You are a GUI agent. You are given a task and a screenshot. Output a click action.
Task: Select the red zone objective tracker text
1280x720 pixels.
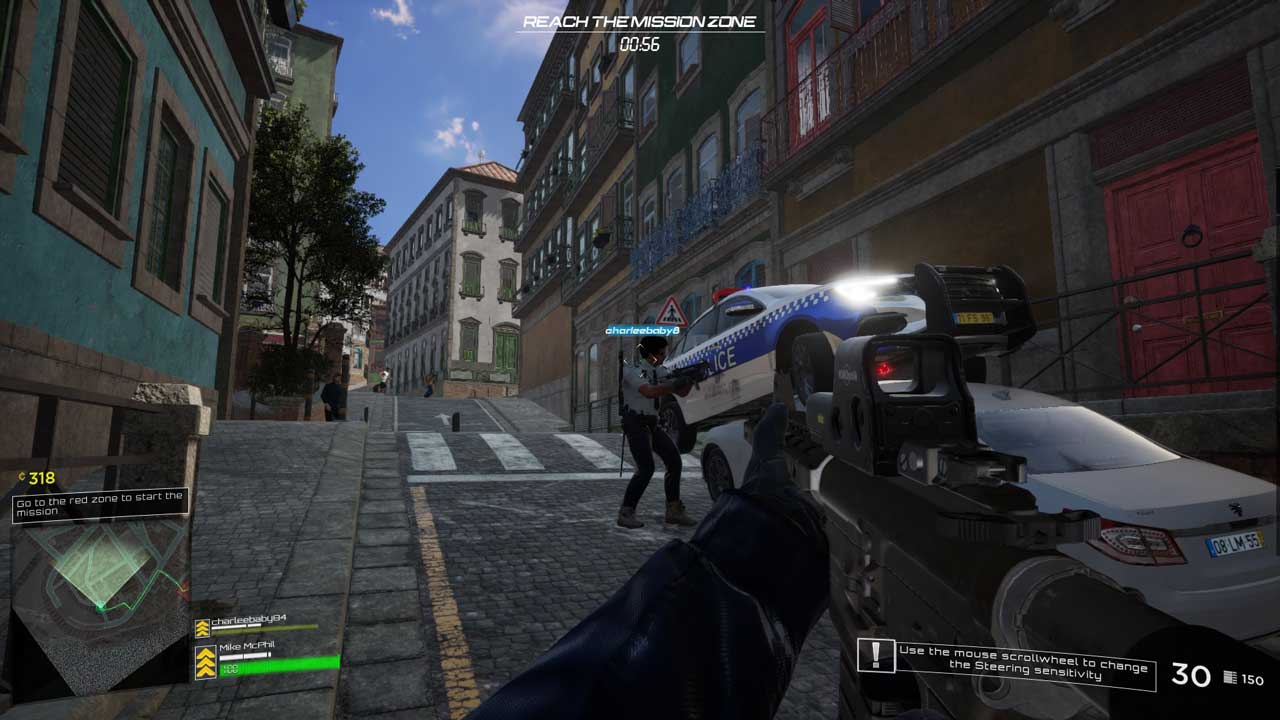click(x=100, y=504)
